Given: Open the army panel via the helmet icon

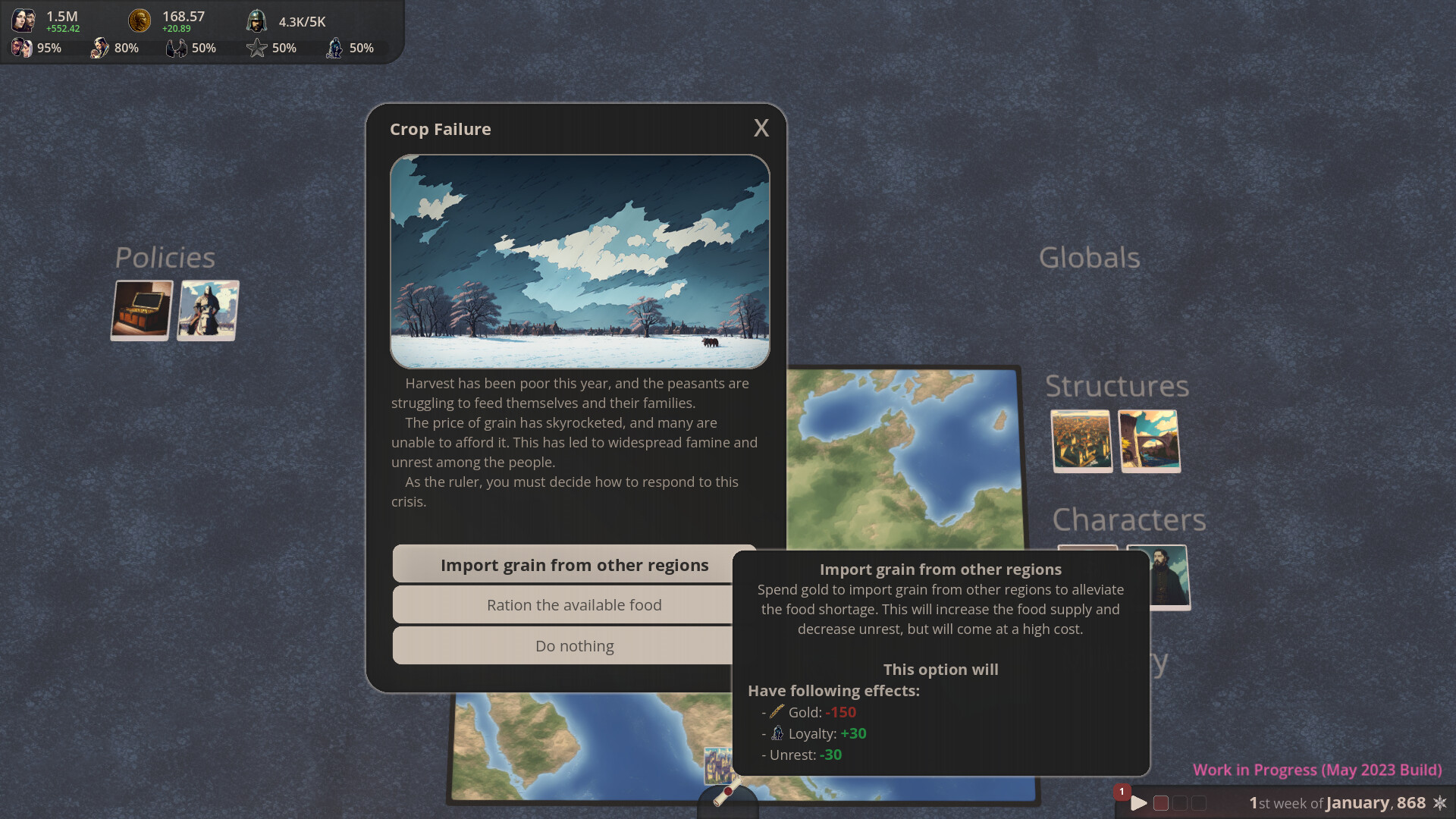Looking at the screenshot, I should pyautogui.click(x=256, y=20).
